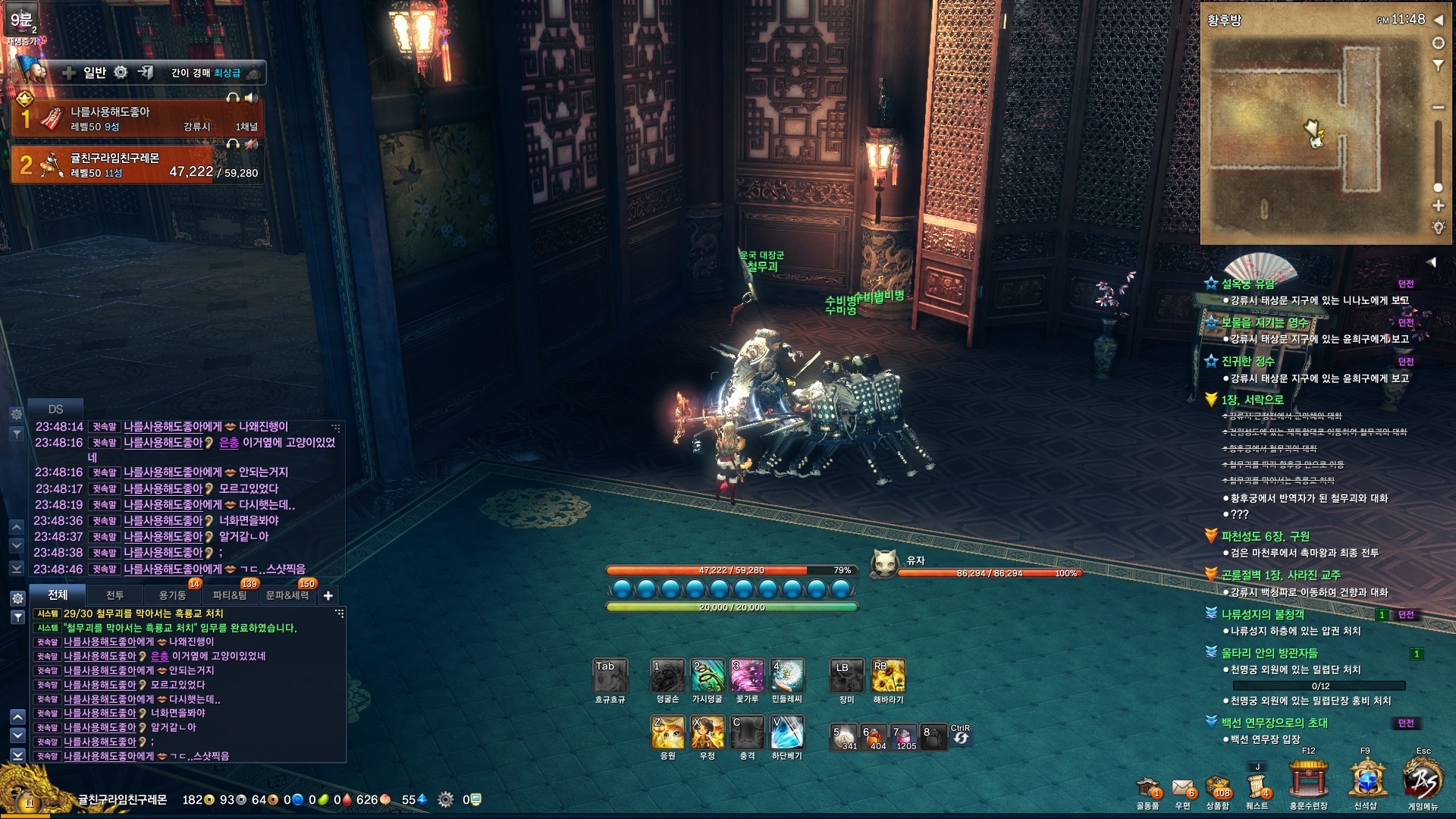The width and height of the screenshot is (1456, 819).
Task: Cast the 민들레씨 dandelion skill
Action: (786, 675)
